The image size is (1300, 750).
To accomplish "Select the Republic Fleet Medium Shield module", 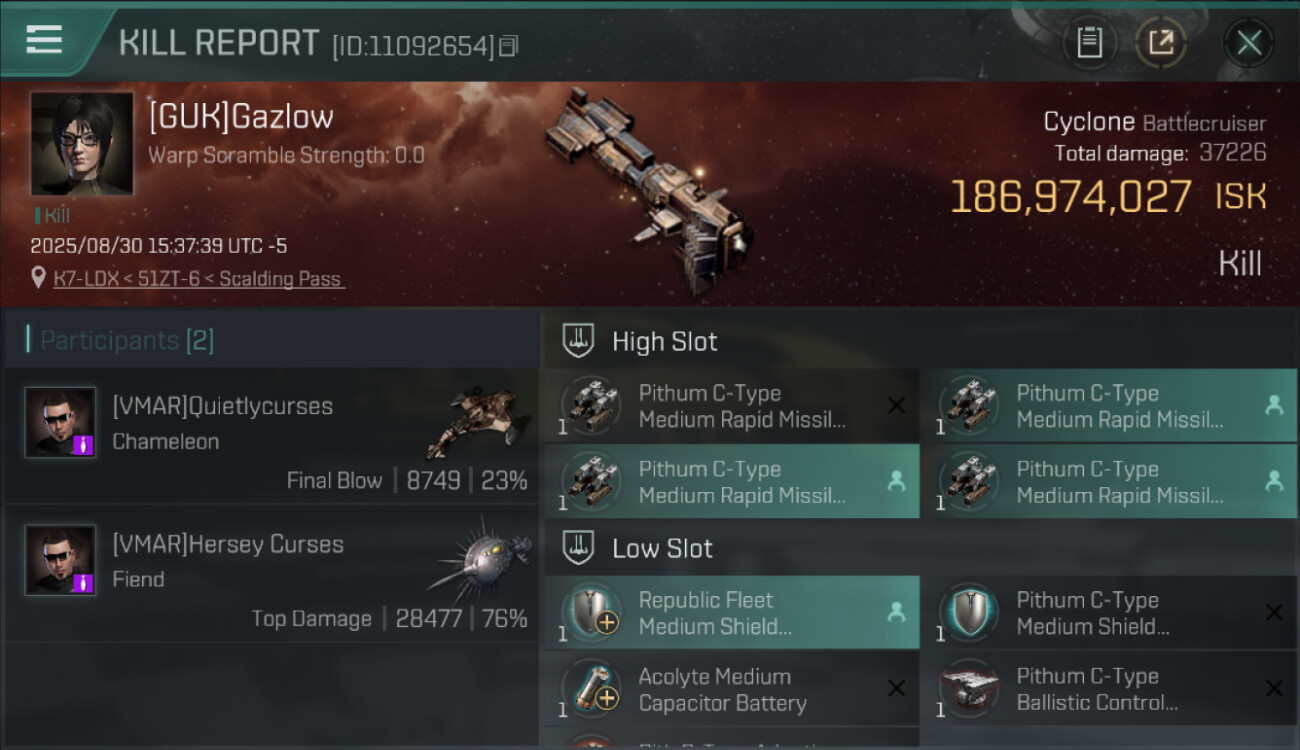I will click(x=731, y=613).
